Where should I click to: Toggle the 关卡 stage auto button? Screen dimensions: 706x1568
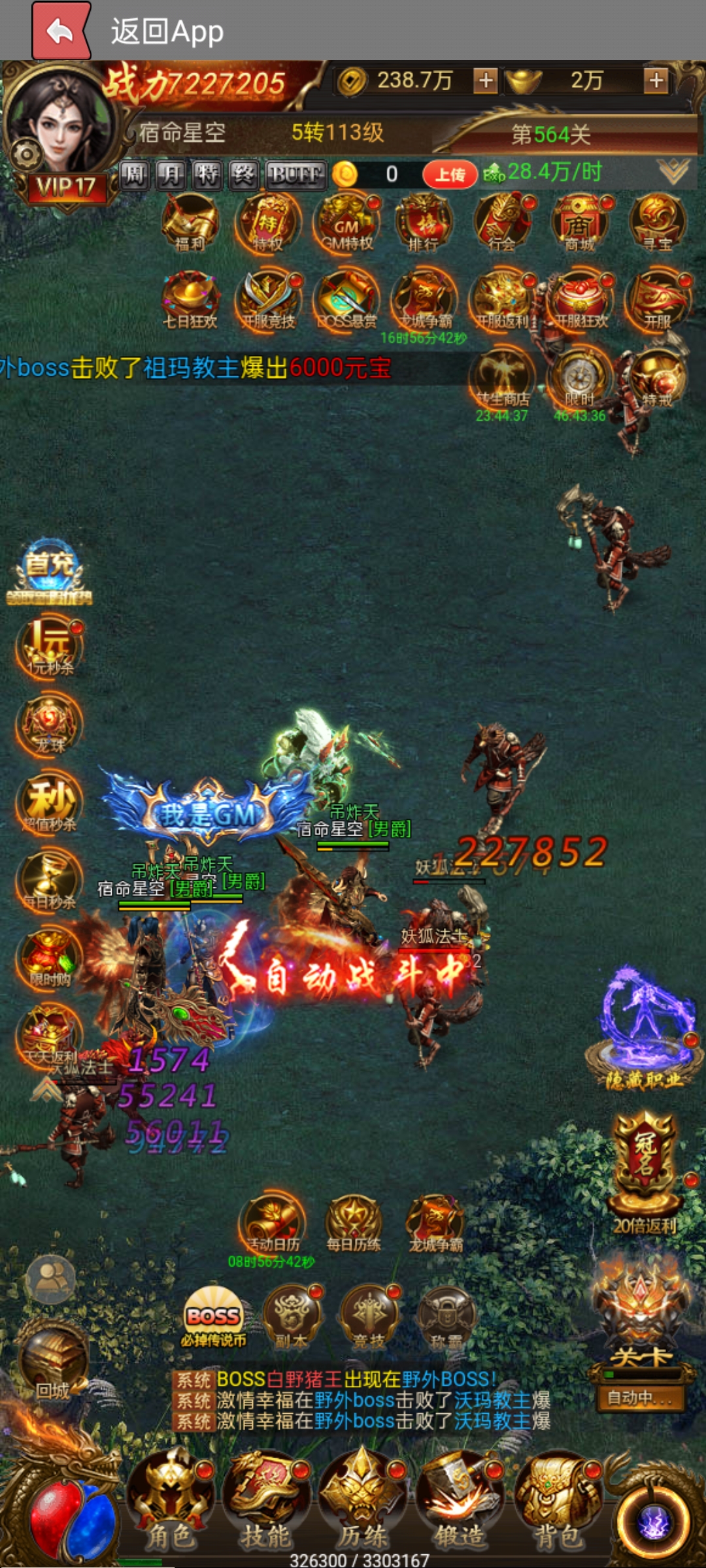(641, 1397)
